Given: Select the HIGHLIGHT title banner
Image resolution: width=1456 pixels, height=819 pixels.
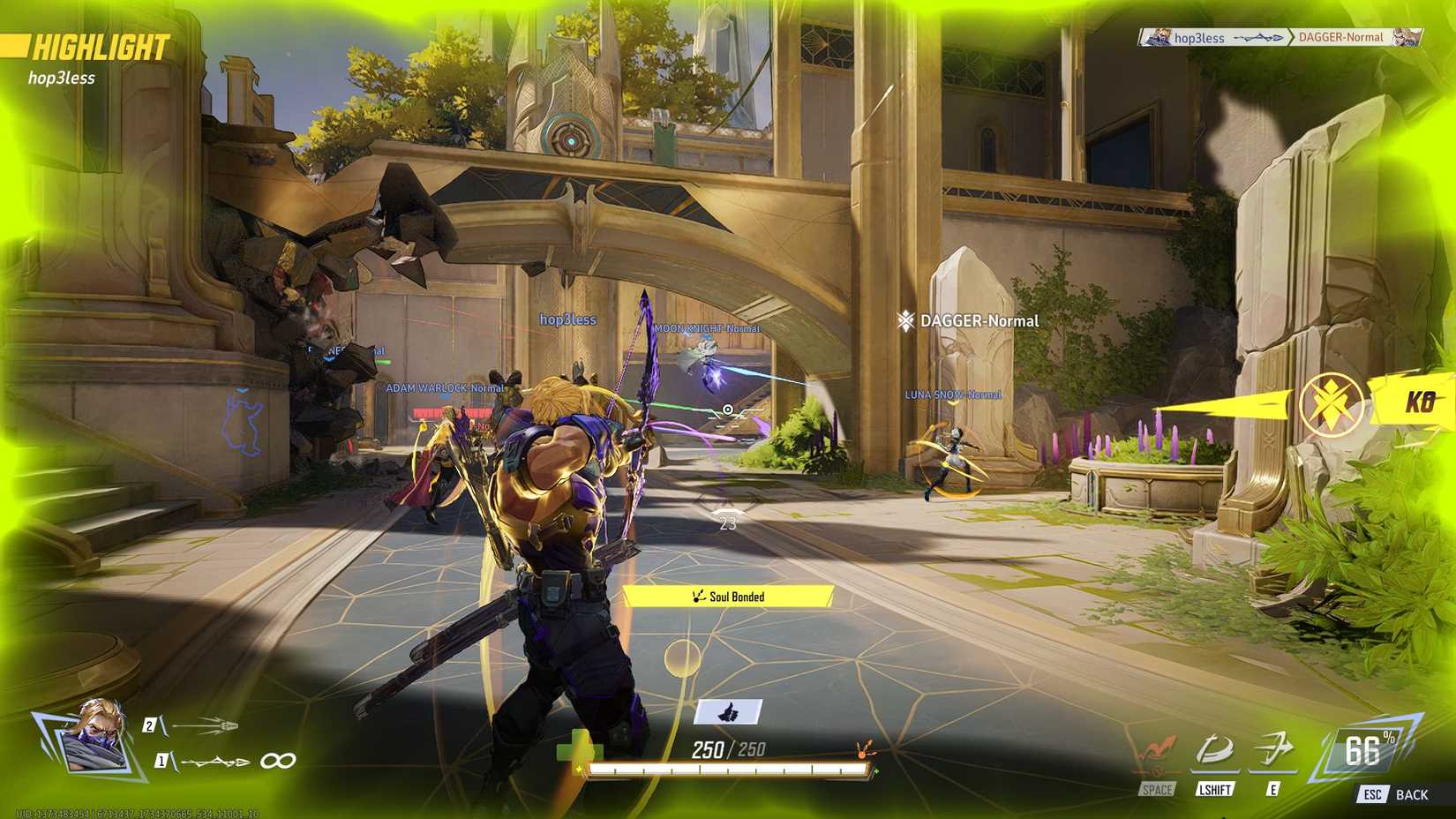Looking at the screenshot, I should [100, 48].
